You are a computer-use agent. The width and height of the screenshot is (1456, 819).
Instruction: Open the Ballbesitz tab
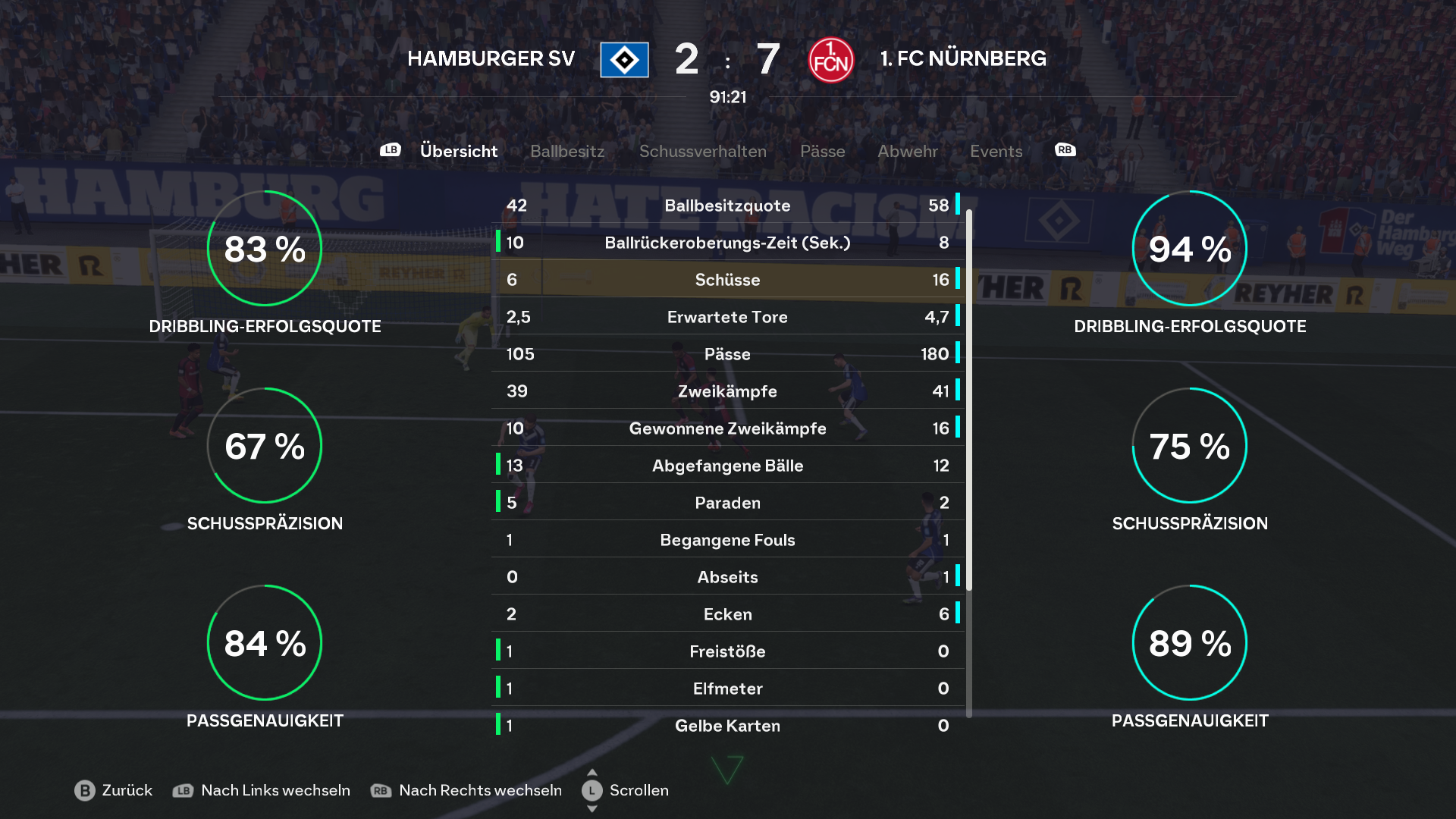(567, 151)
